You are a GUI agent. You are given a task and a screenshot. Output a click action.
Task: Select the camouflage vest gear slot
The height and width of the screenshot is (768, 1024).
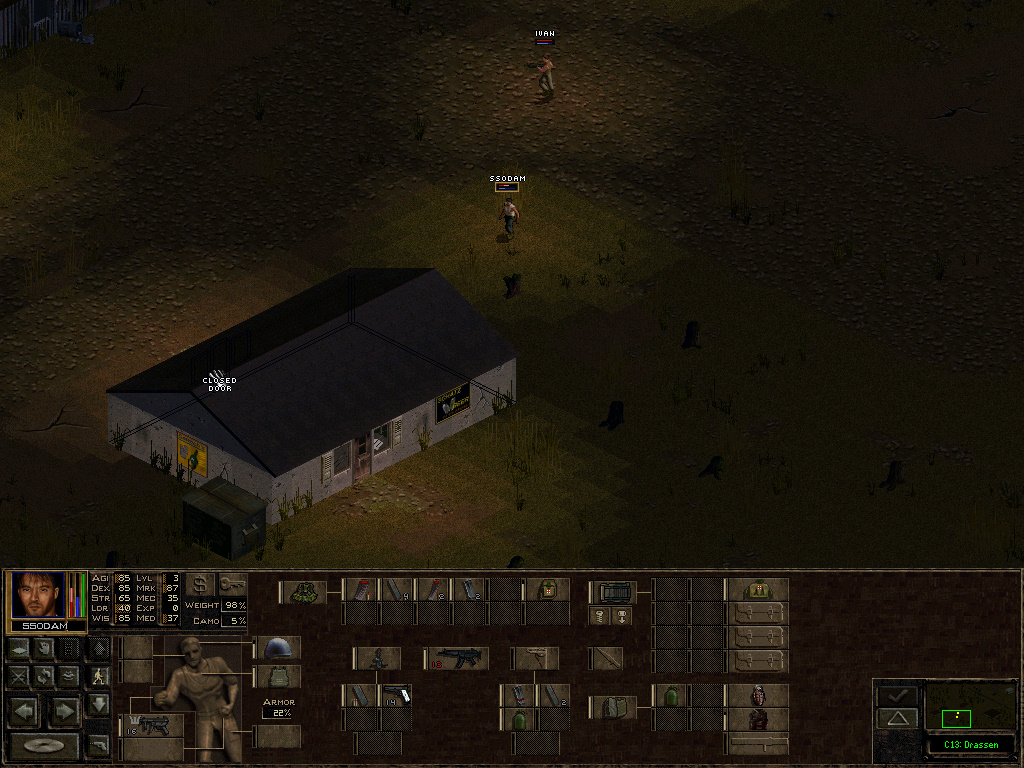coord(304,591)
